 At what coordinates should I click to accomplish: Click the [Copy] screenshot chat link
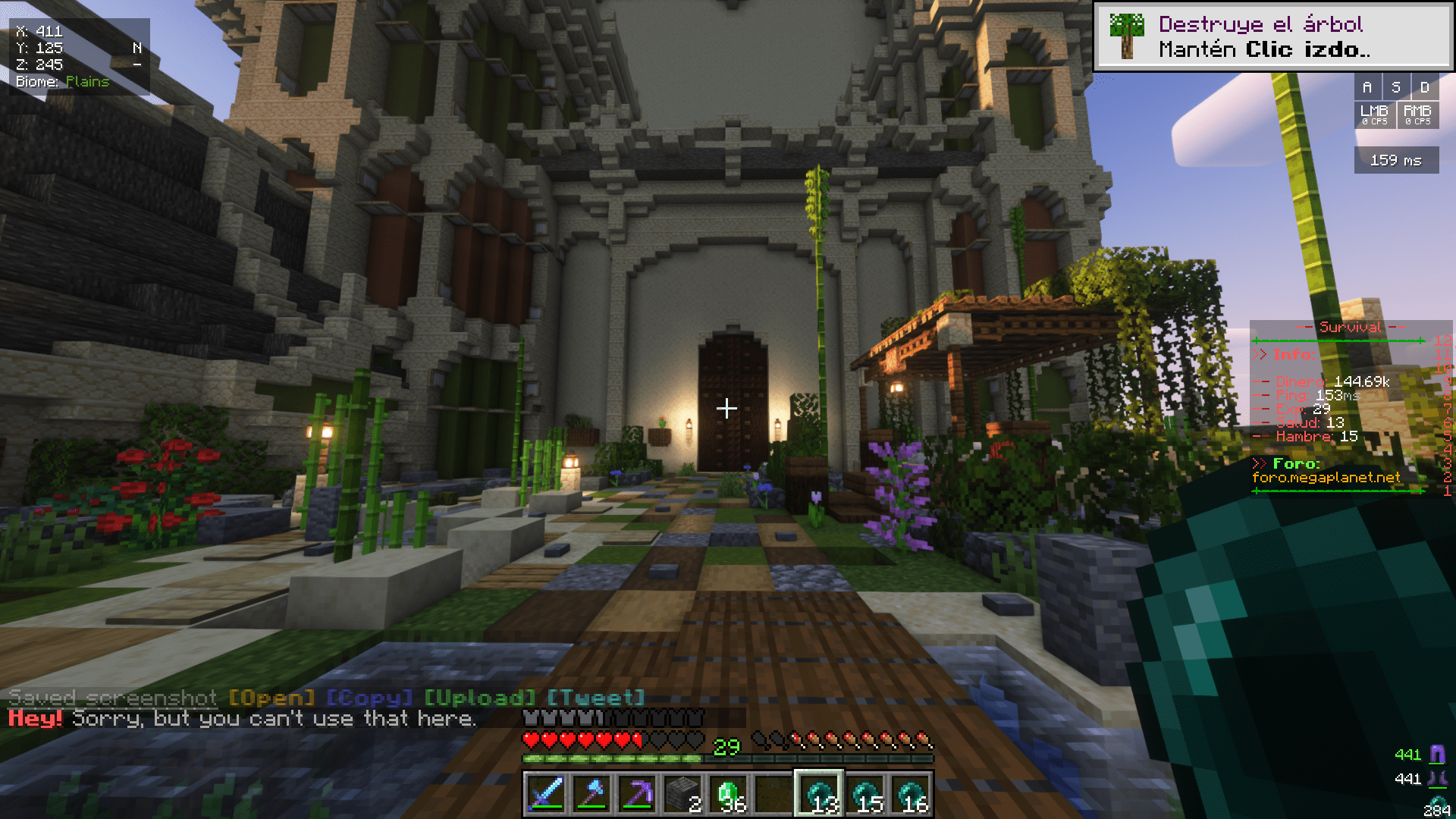point(369,698)
